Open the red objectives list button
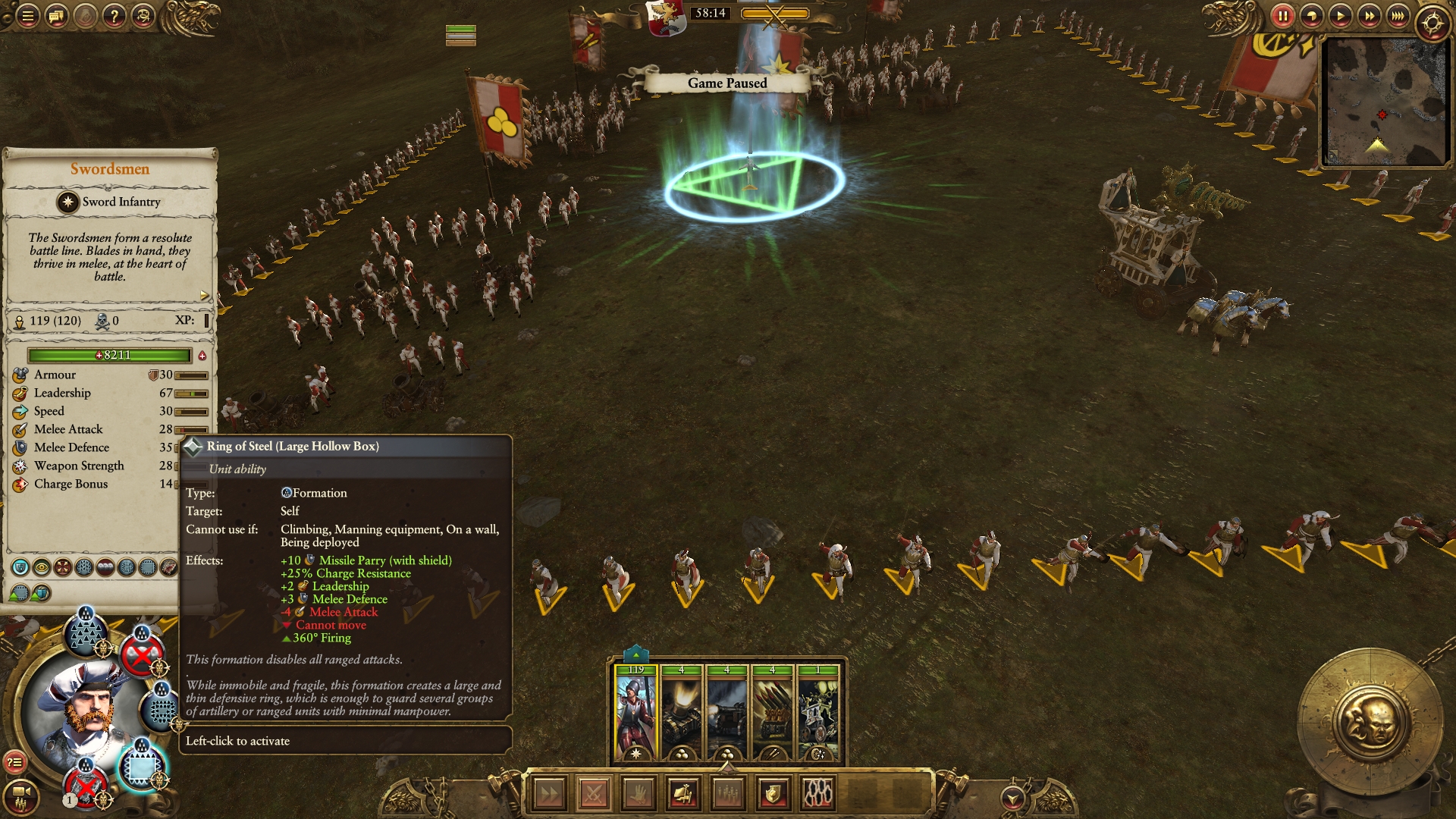 (15, 763)
